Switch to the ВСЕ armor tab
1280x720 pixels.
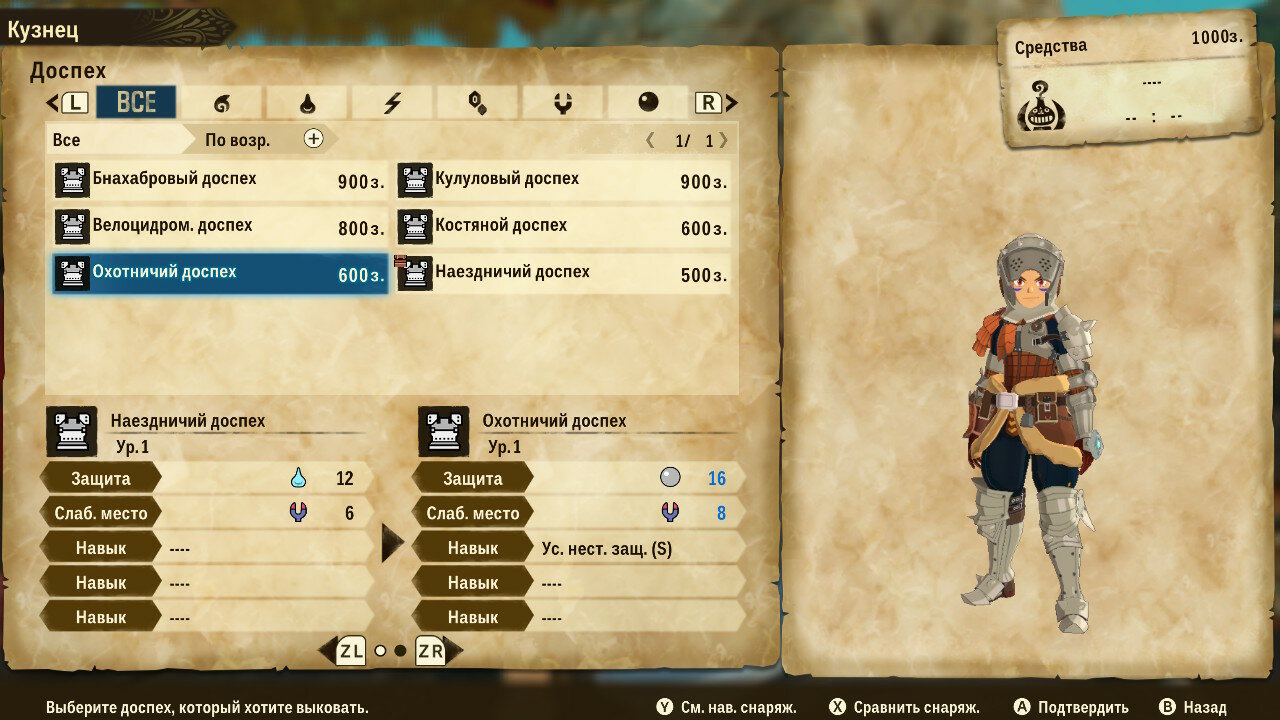click(136, 102)
